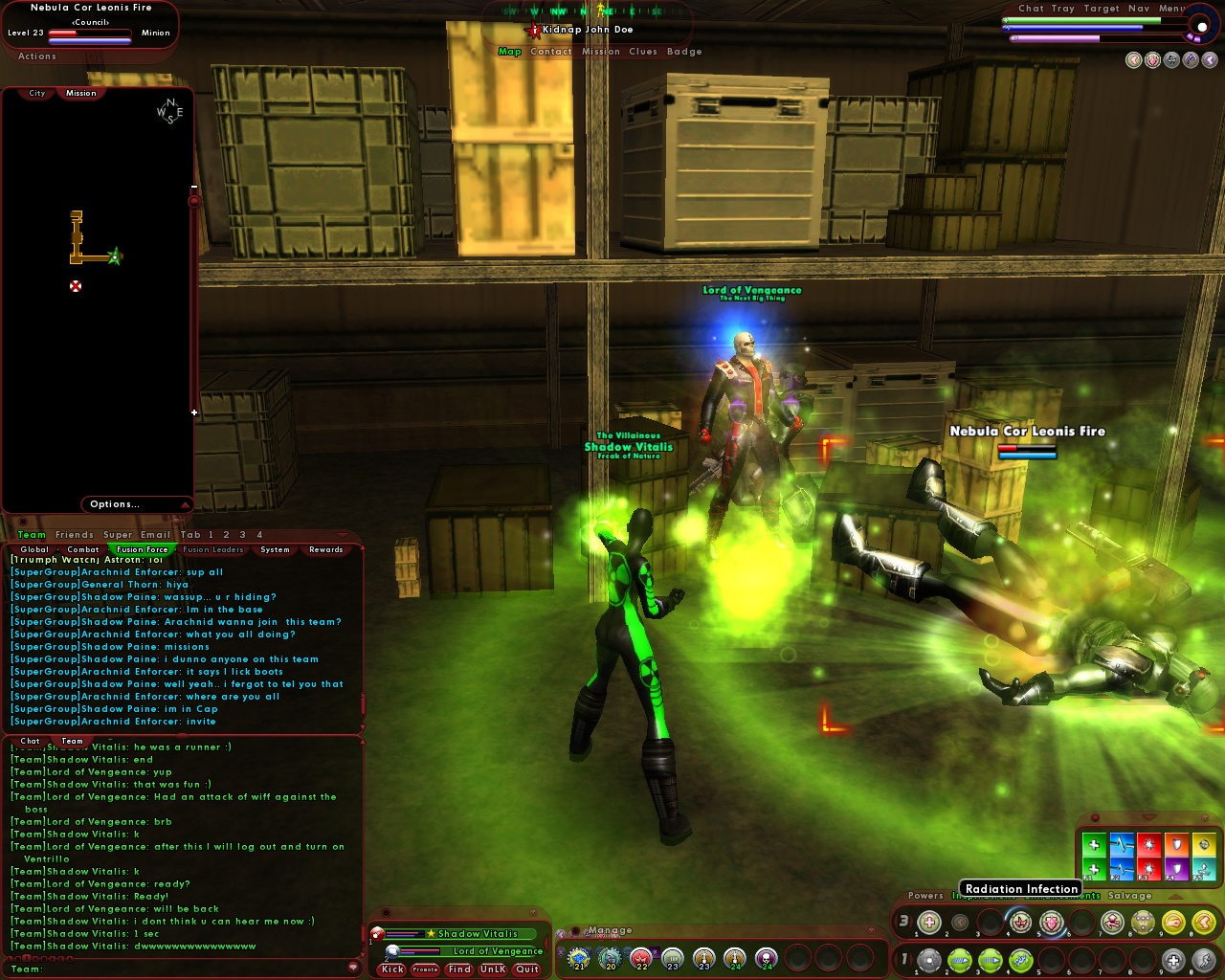Kick a teammate using the Kick button
Image resolution: width=1225 pixels, height=980 pixels.
click(391, 969)
